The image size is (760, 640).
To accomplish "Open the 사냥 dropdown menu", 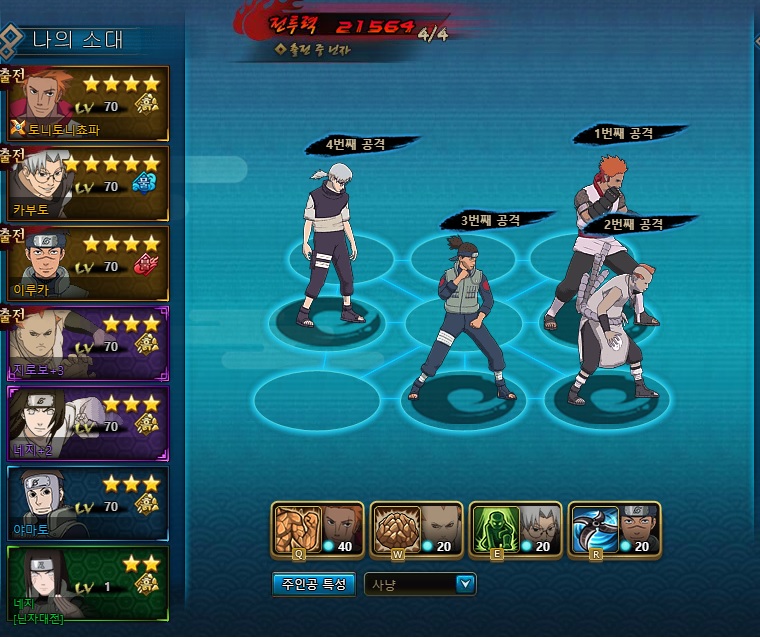I will [x=464, y=584].
